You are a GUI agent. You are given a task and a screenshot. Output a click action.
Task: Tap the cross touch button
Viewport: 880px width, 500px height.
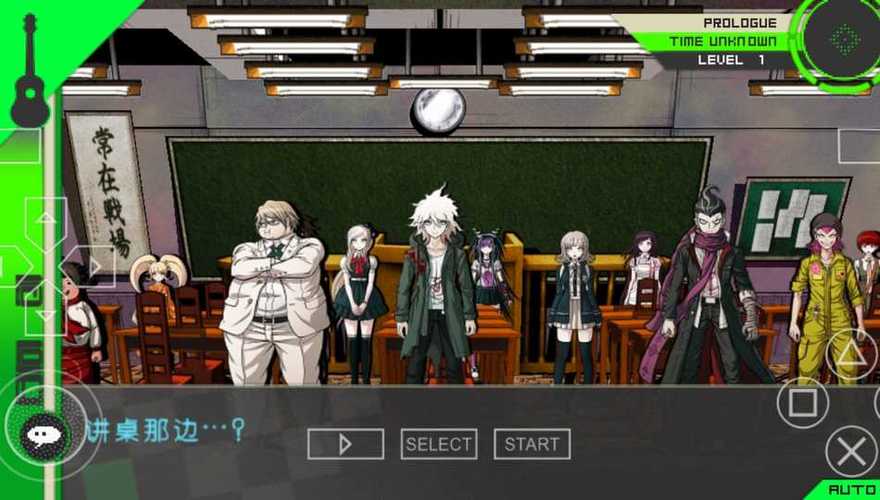[851, 452]
